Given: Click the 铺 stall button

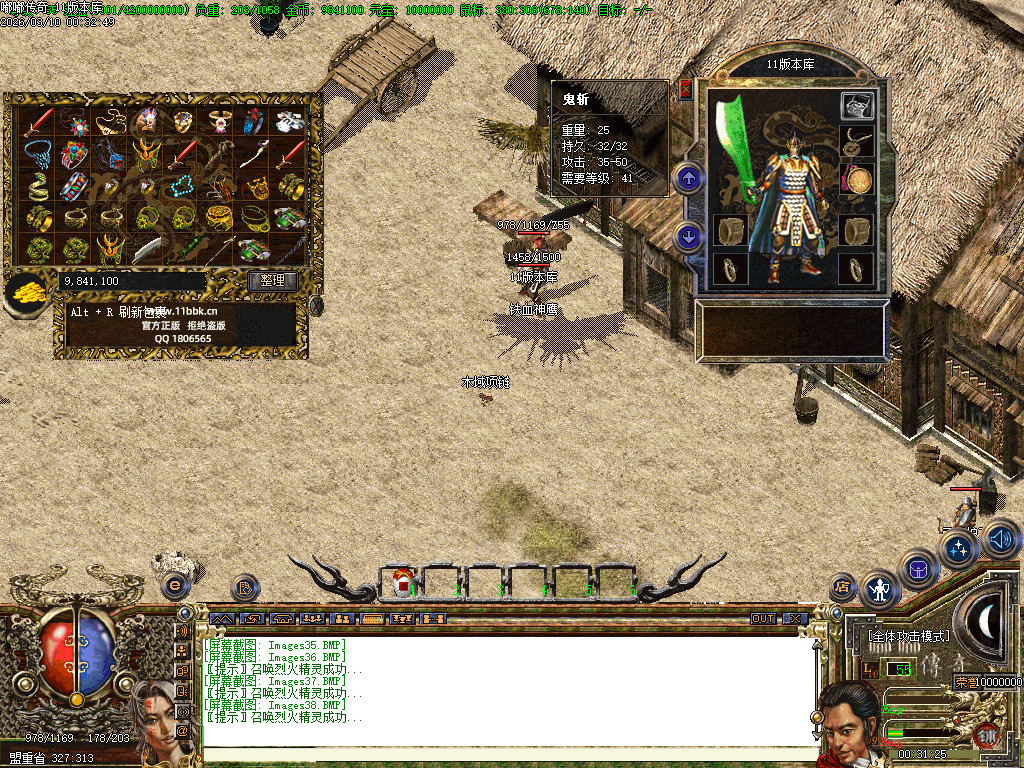Looking at the screenshot, I should point(989,733).
